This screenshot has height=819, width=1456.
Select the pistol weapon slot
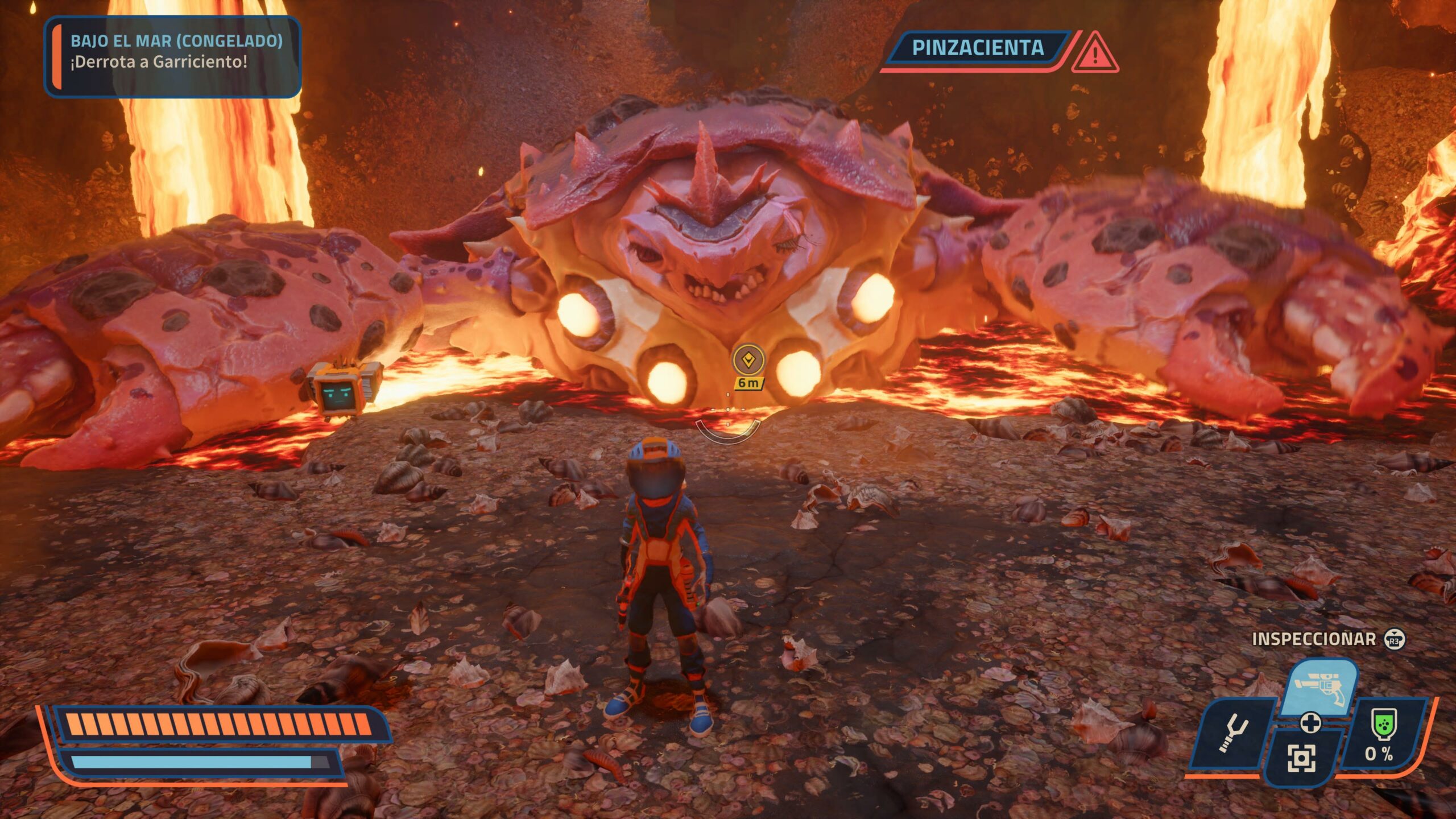(1321, 689)
